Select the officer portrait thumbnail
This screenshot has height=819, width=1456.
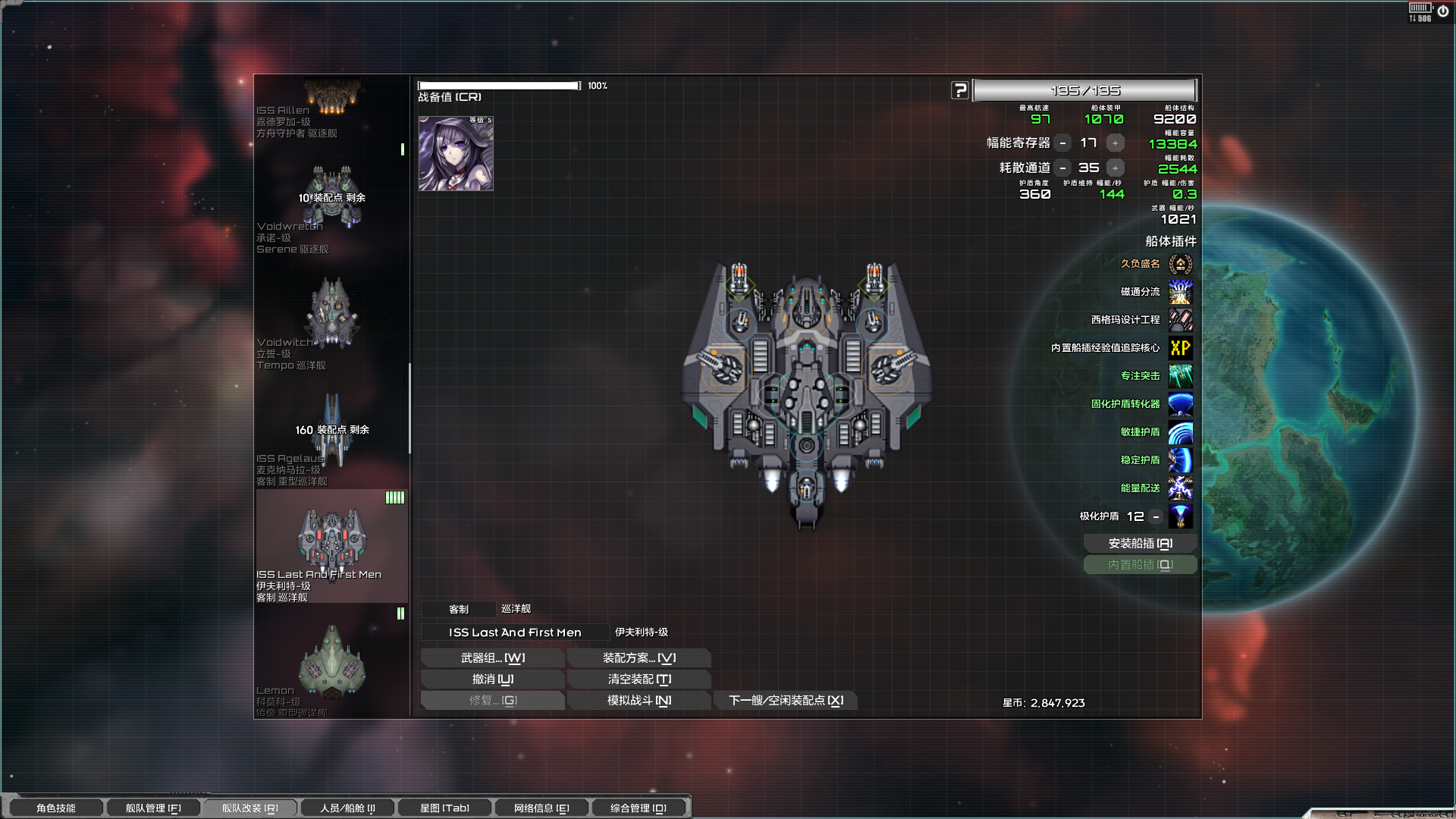tap(456, 153)
